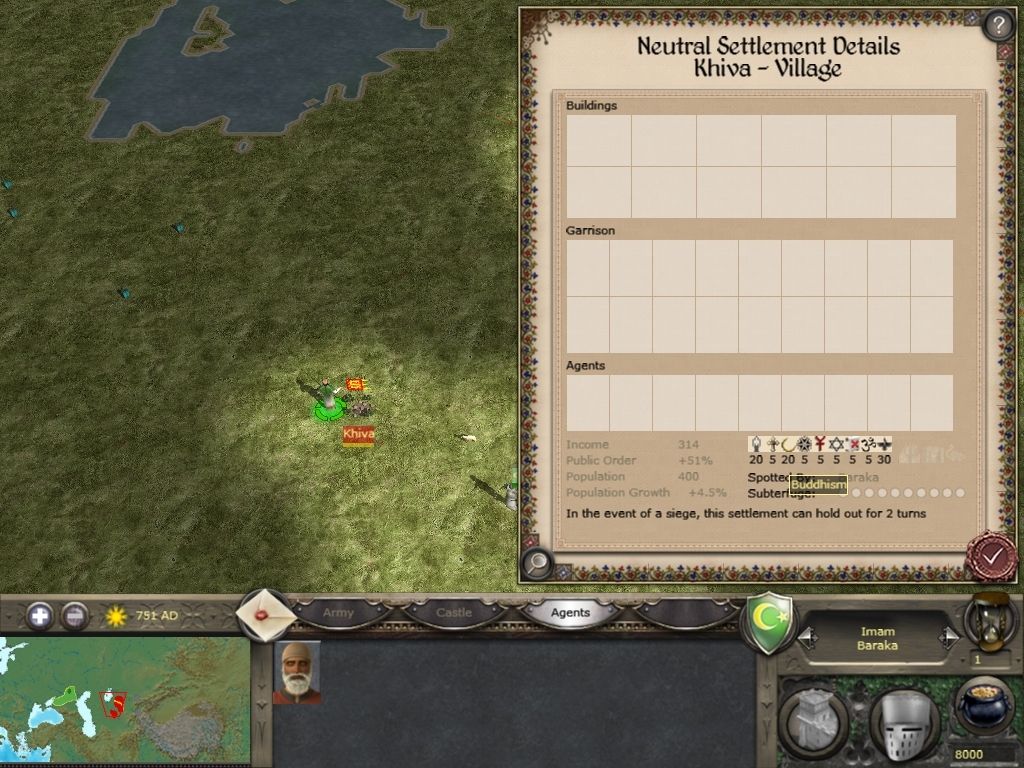Select Imam Baraka's portrait card
This screenshot has width=1024, height=768.
pos(297,672)
